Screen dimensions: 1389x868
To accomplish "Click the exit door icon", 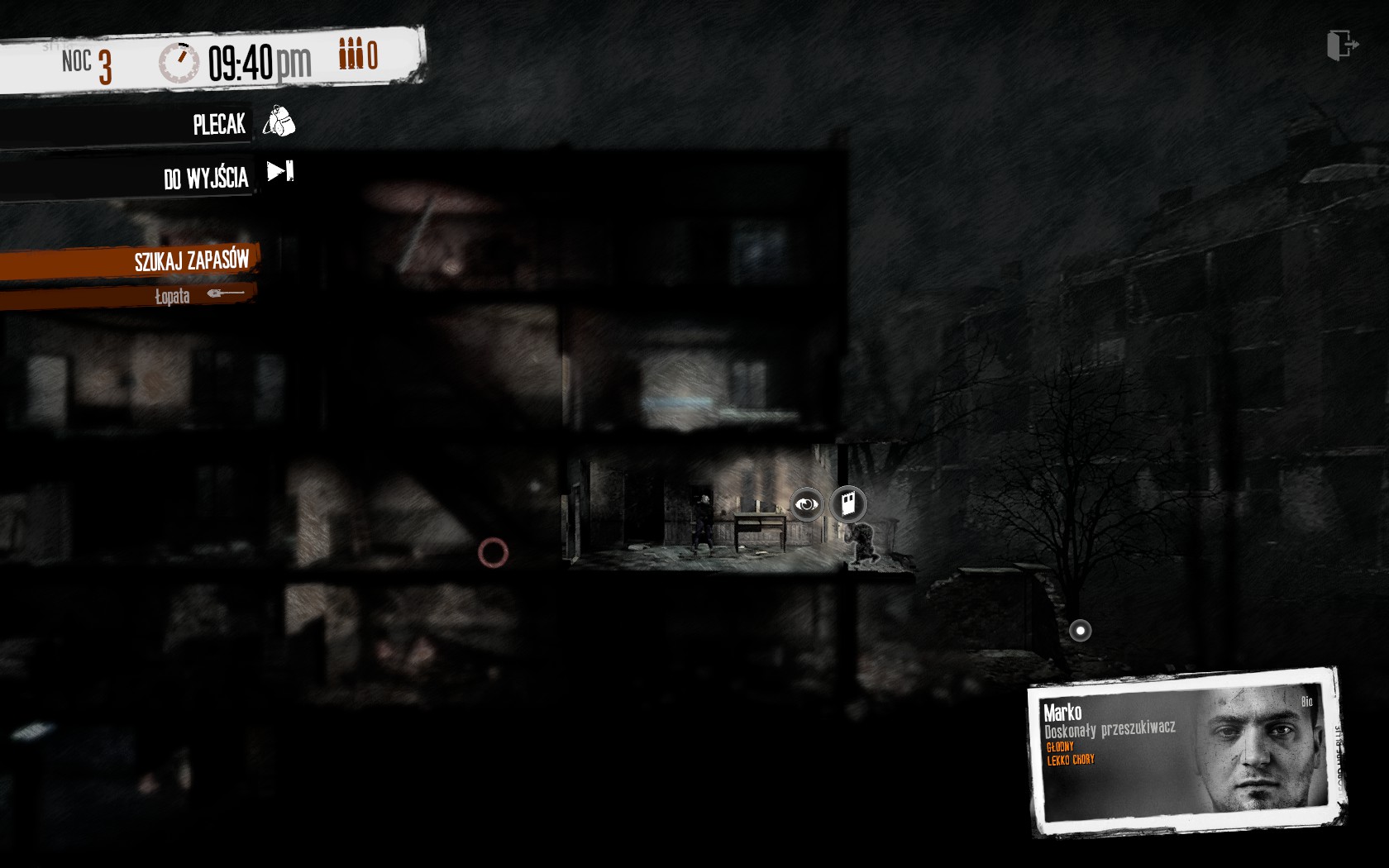I will coord(1341,45).
